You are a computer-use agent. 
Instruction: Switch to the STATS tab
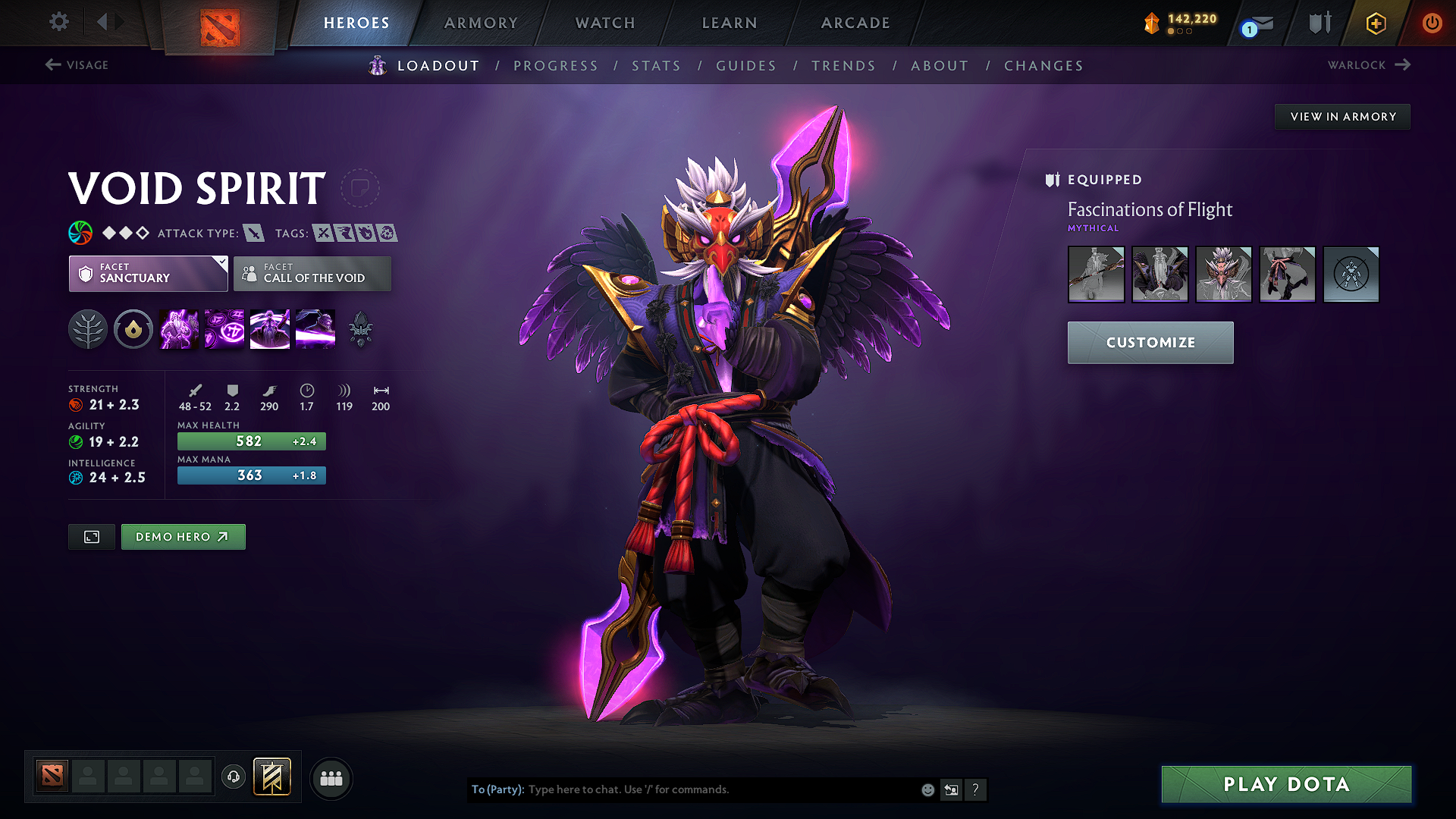click(x=656, y=66)
